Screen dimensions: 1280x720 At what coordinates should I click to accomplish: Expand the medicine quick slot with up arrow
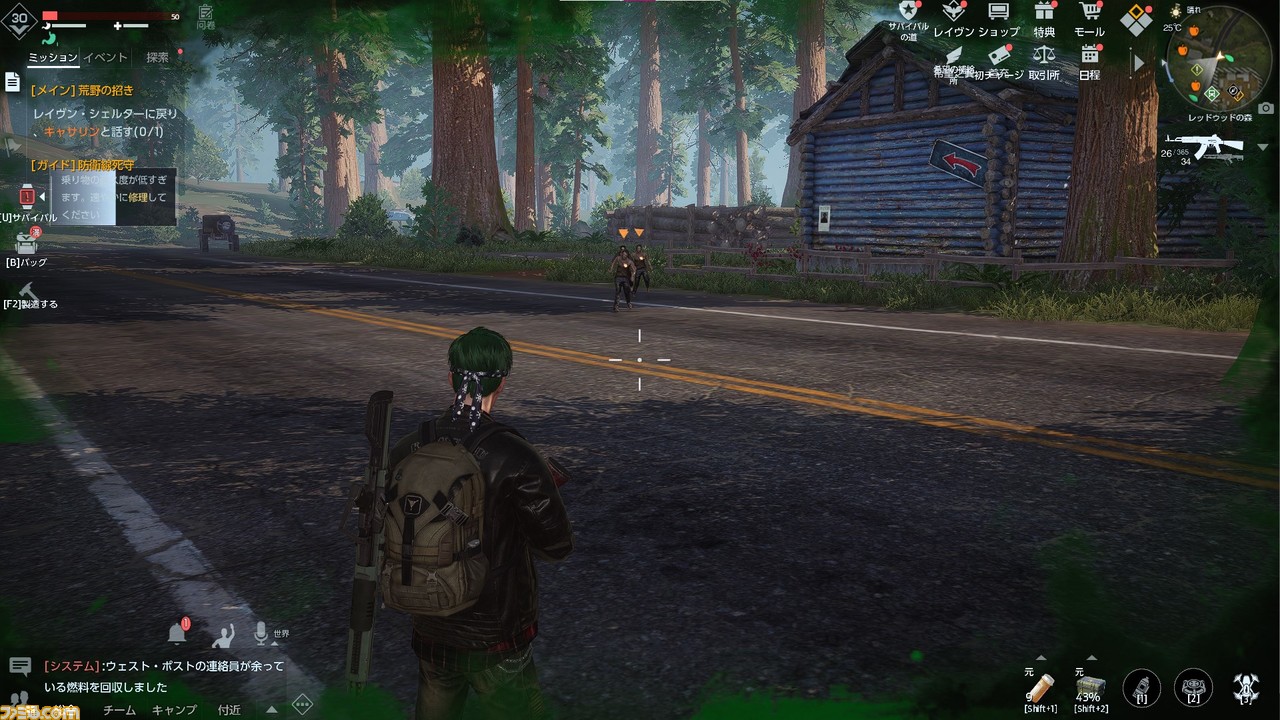(1042, 659)
